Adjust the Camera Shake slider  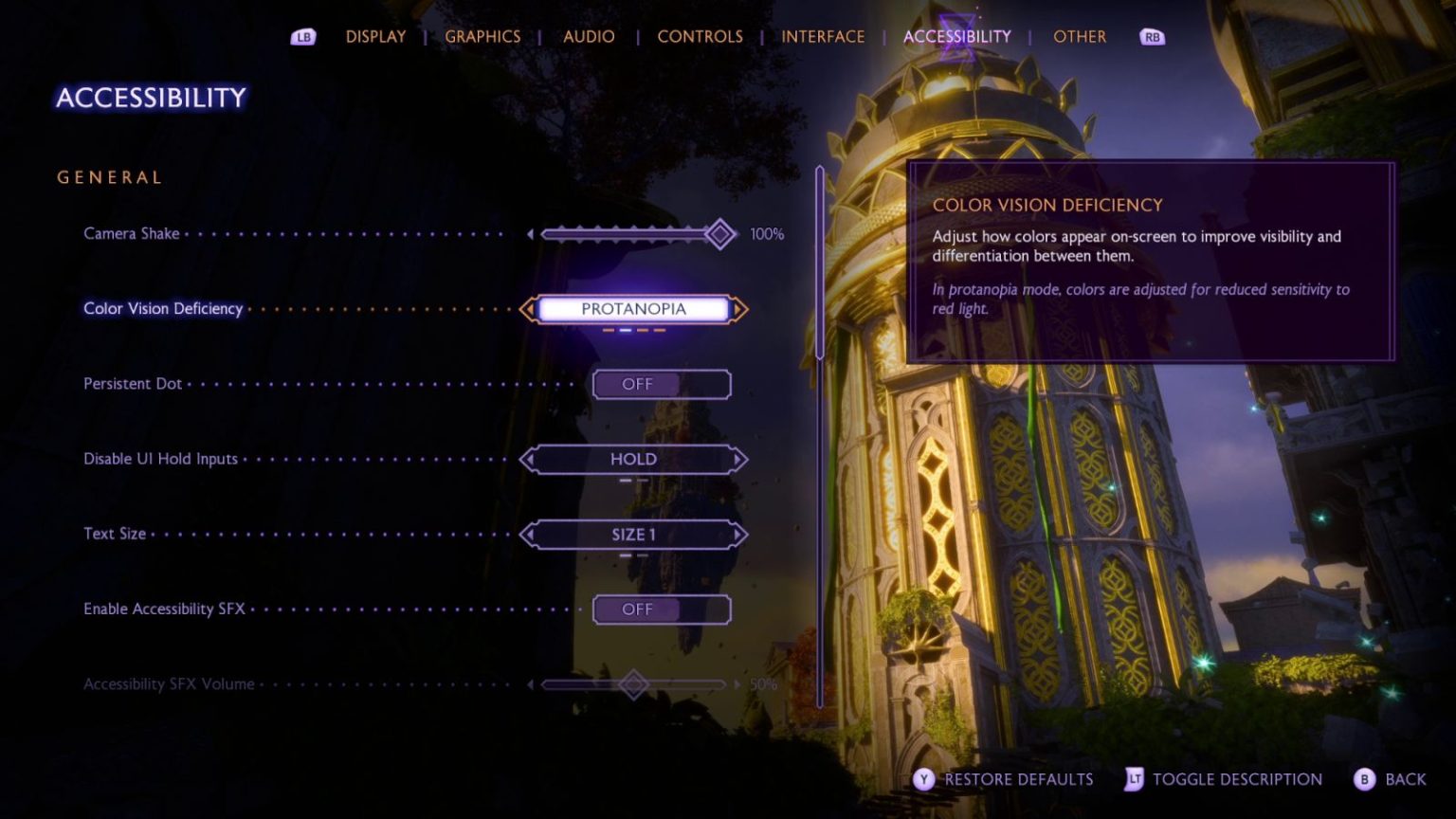[x=722, y=233]
